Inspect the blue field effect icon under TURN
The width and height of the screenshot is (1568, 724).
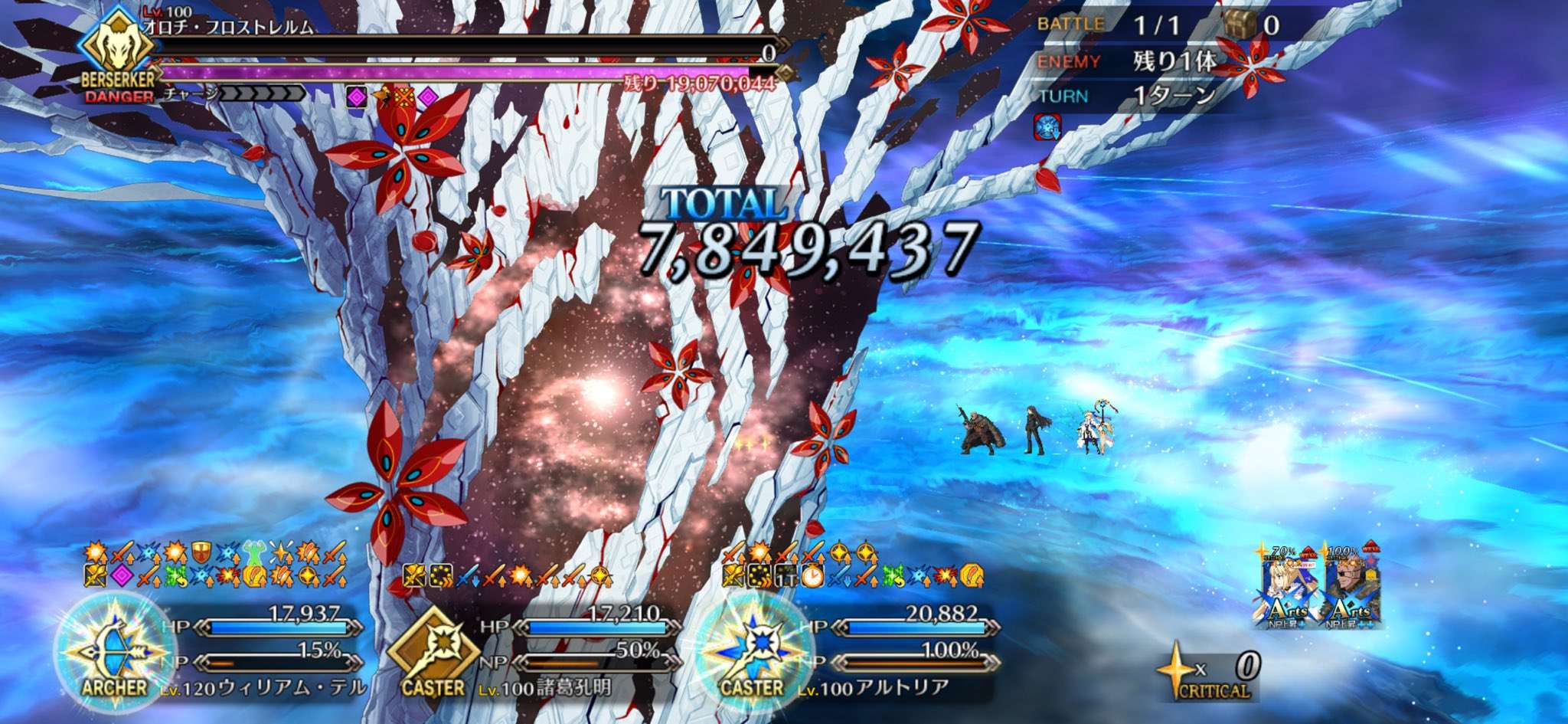coord(1047,126)
